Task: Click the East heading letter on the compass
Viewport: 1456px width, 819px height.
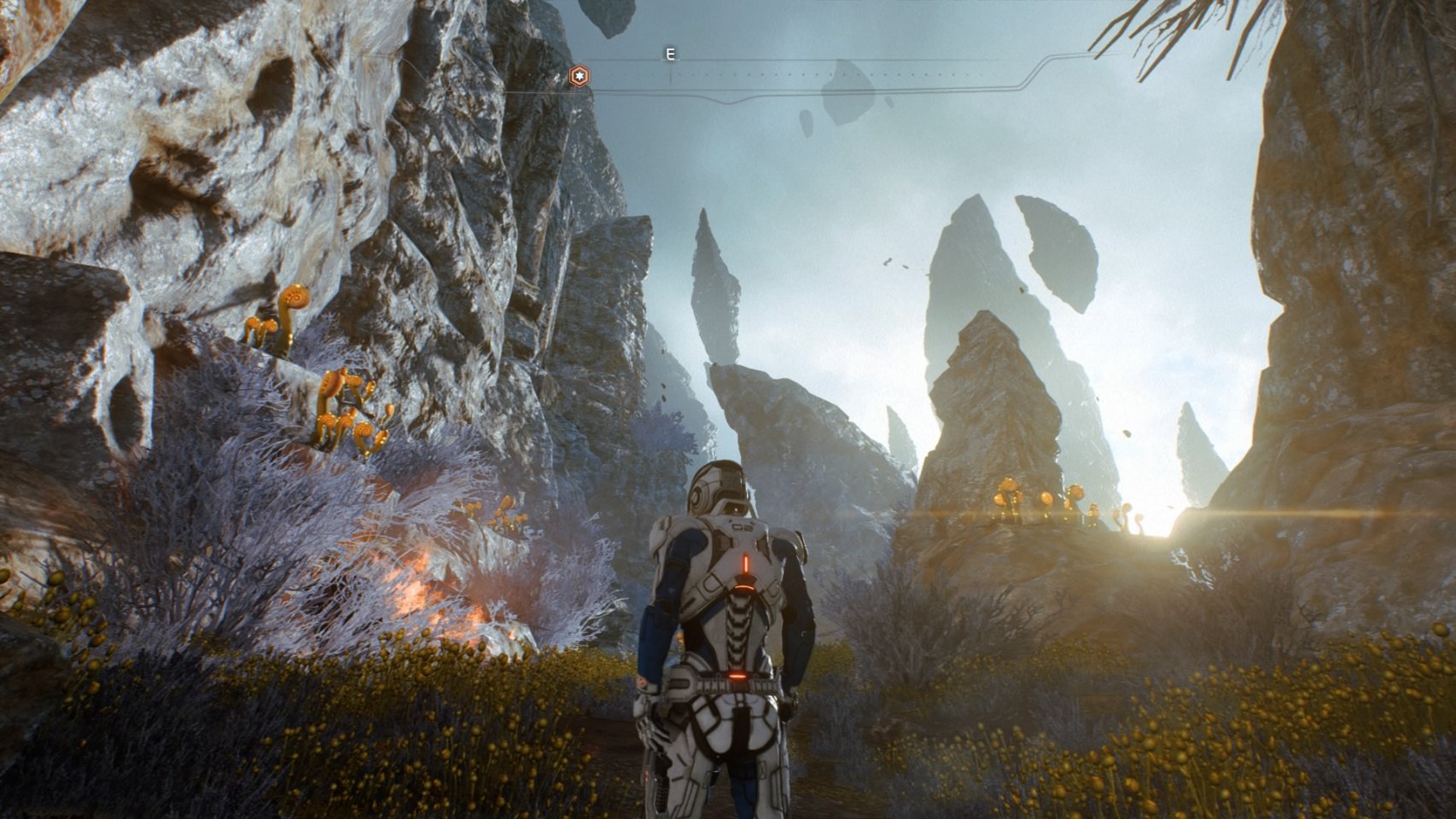Action: coord(670,55)
